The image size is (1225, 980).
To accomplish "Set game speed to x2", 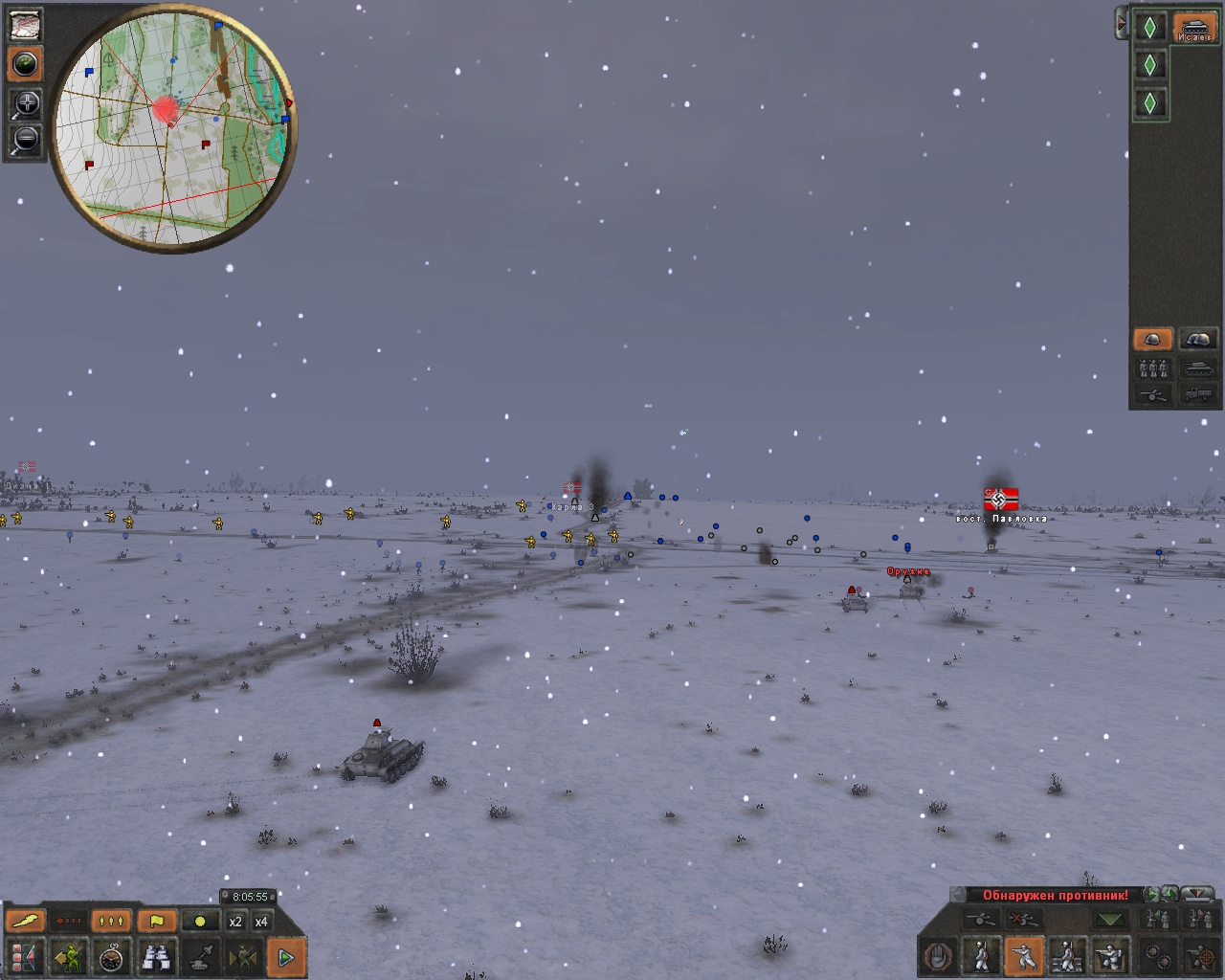I will pyautogui.click(x=235, y=922).
